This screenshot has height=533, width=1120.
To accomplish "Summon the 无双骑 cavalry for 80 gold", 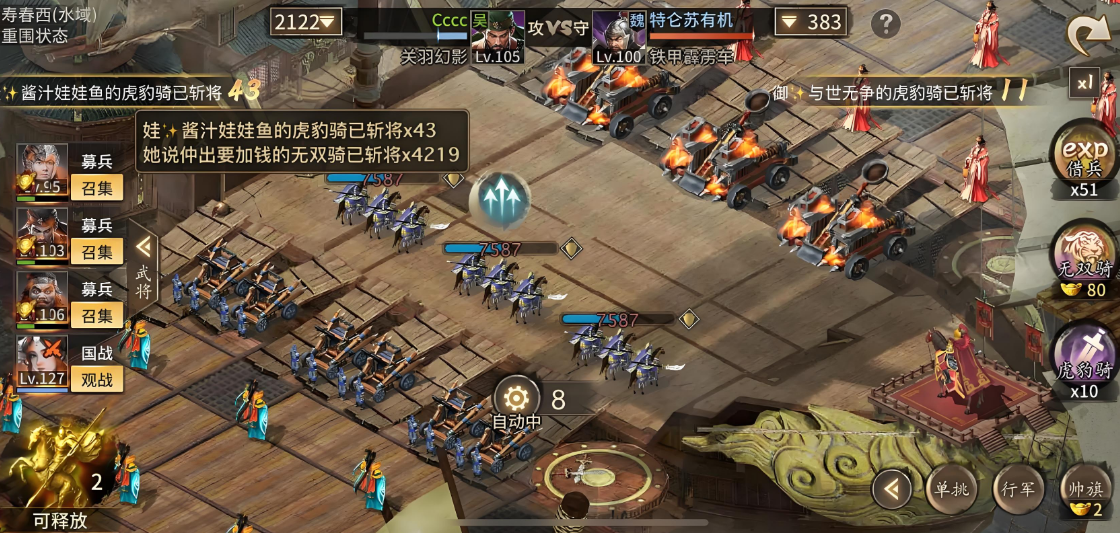I will pyautogui.click(x=1084, y=260).
